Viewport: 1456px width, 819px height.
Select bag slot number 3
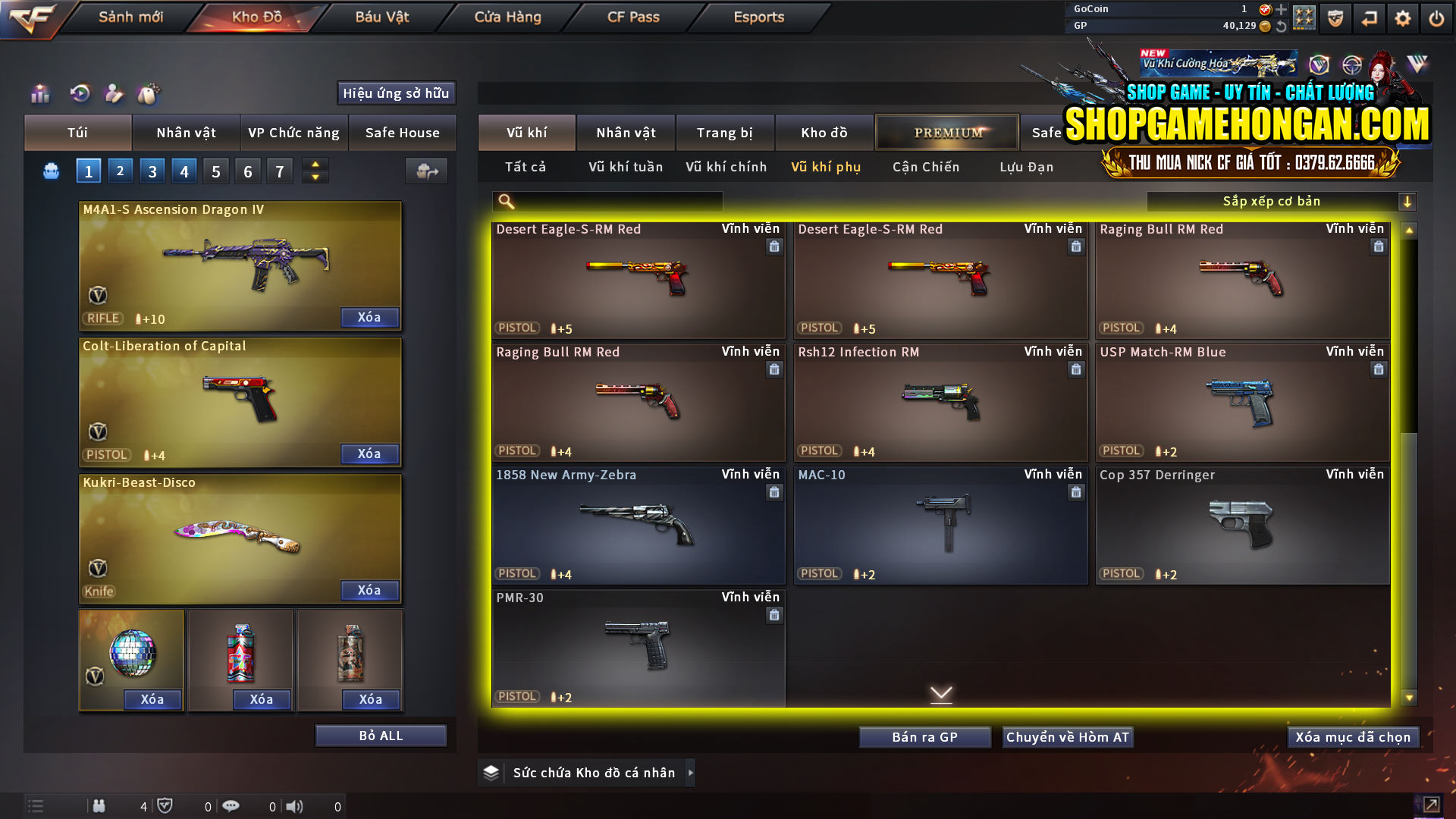tap(152, 171)
